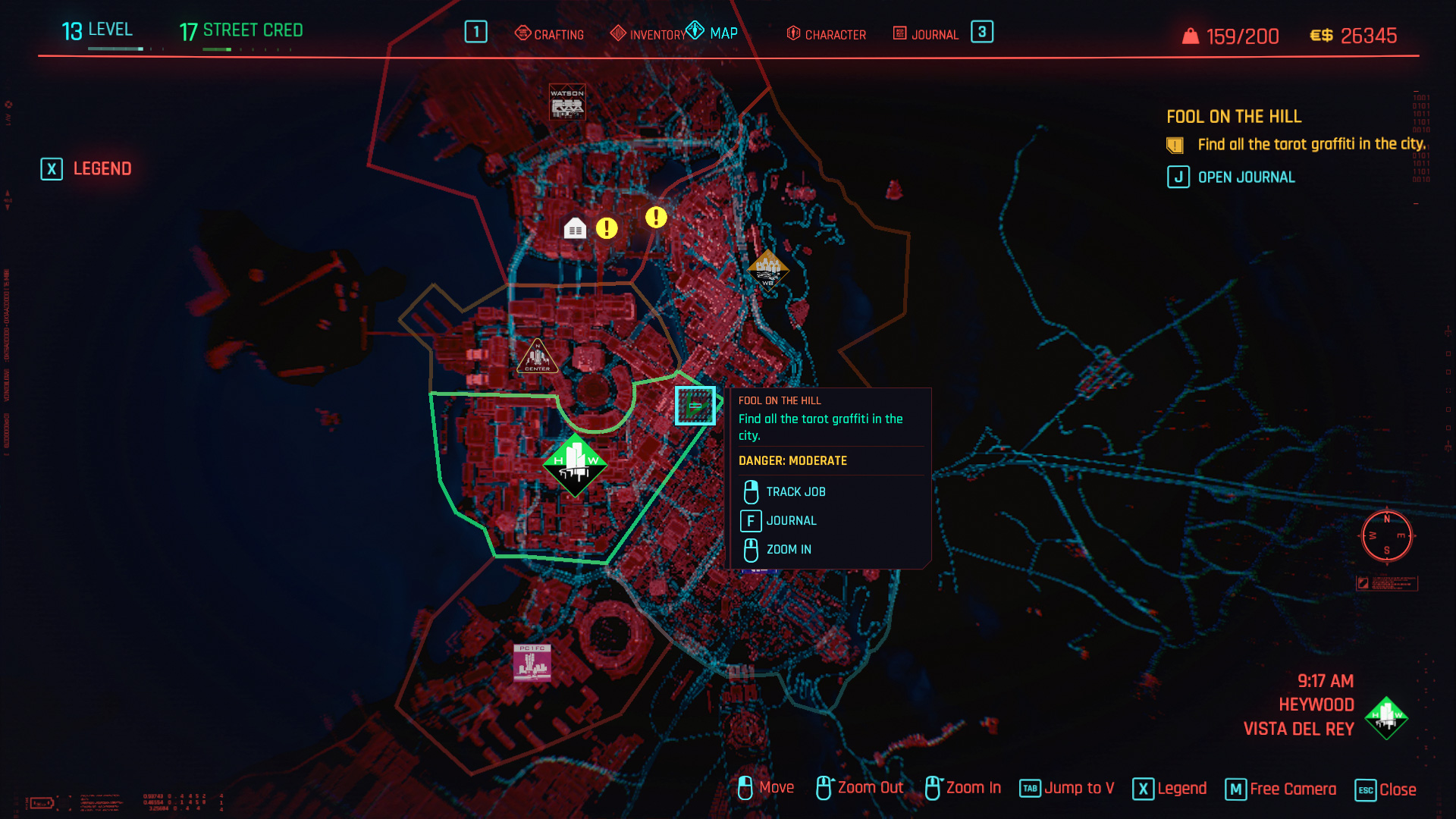Image resolution: width=1456 pixels, height=819 pixels.
Task: Choose Track Job in the tooltip
Action: 795,492
